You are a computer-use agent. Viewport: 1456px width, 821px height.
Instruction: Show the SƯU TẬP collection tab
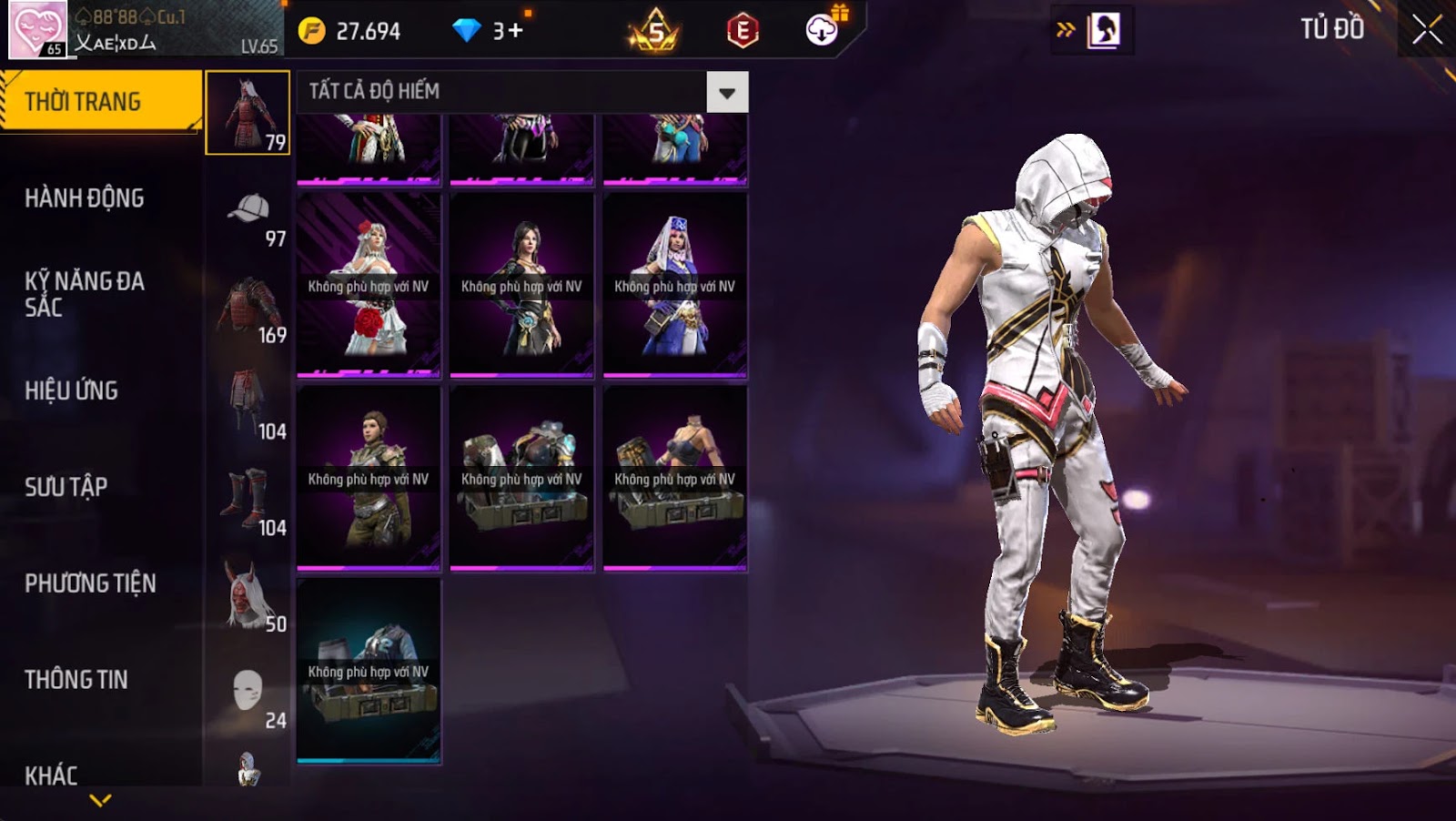click(66, 487)
